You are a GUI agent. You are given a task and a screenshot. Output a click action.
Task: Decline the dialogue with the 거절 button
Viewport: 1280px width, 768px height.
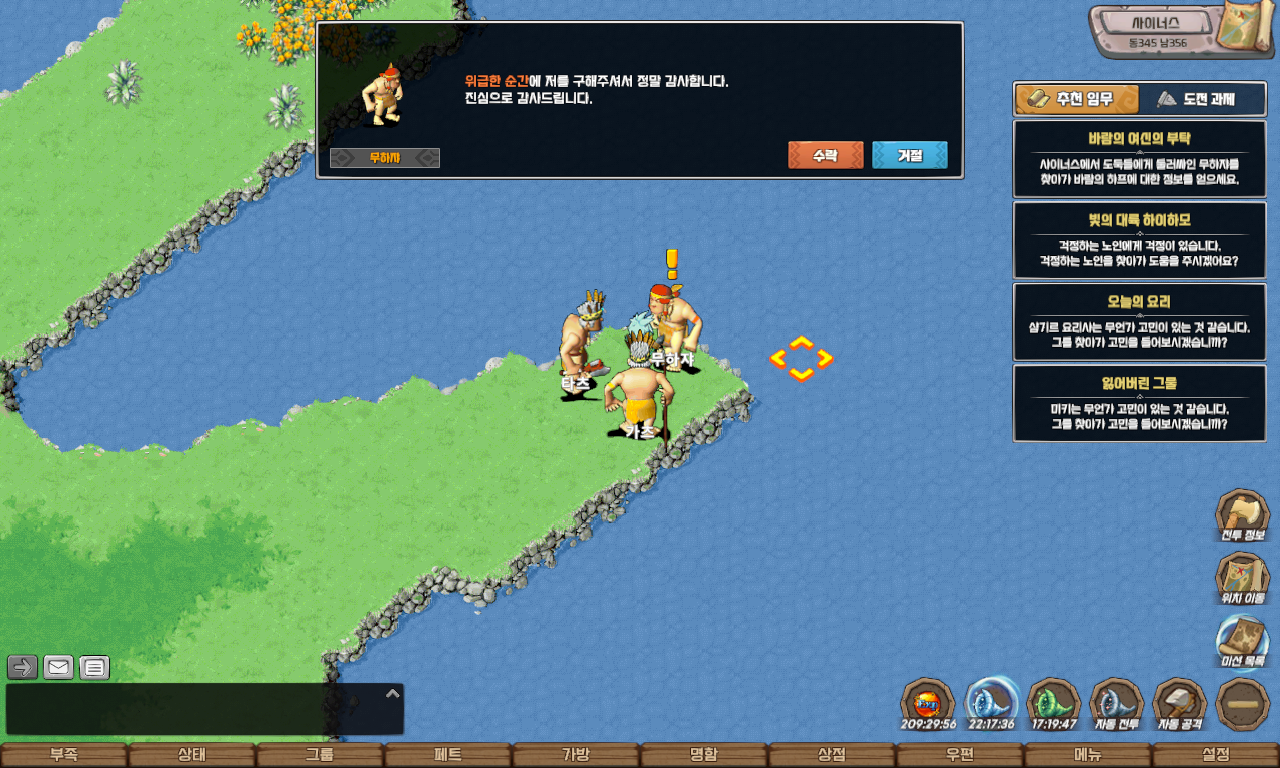[909, 155]
